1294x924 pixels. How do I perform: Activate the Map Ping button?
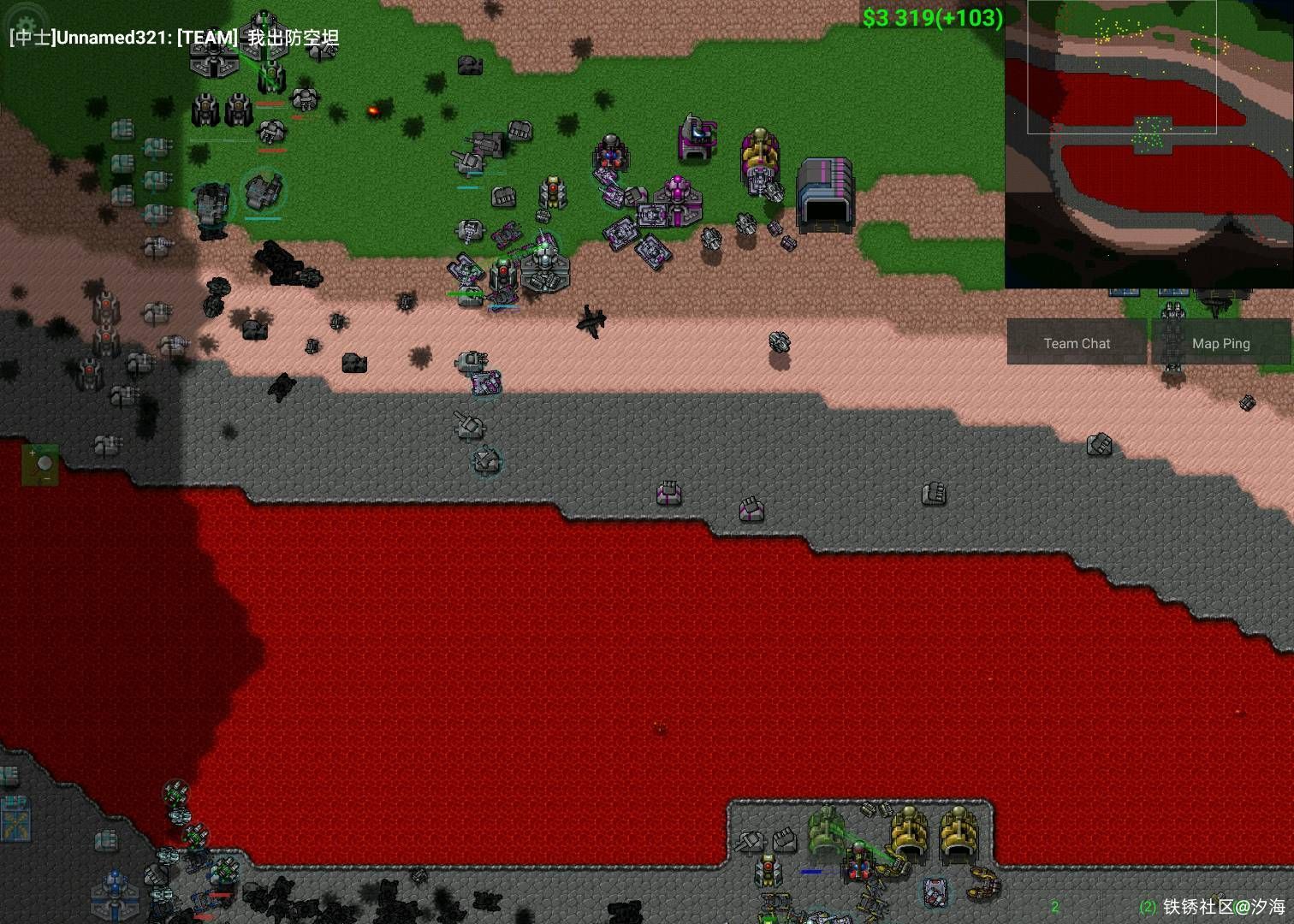click(x=1220, y=343)
